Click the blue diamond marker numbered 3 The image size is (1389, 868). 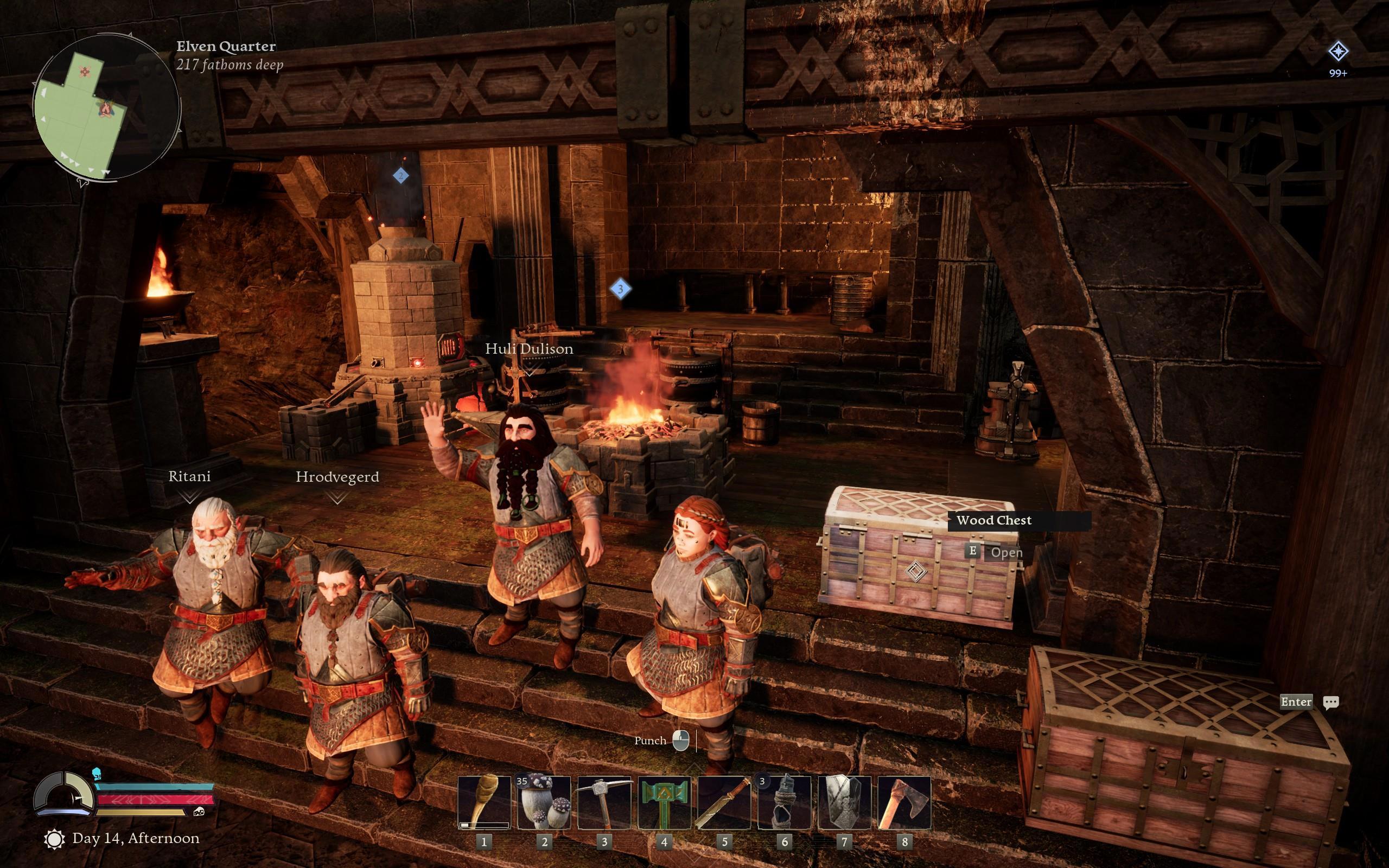point(620,289)
